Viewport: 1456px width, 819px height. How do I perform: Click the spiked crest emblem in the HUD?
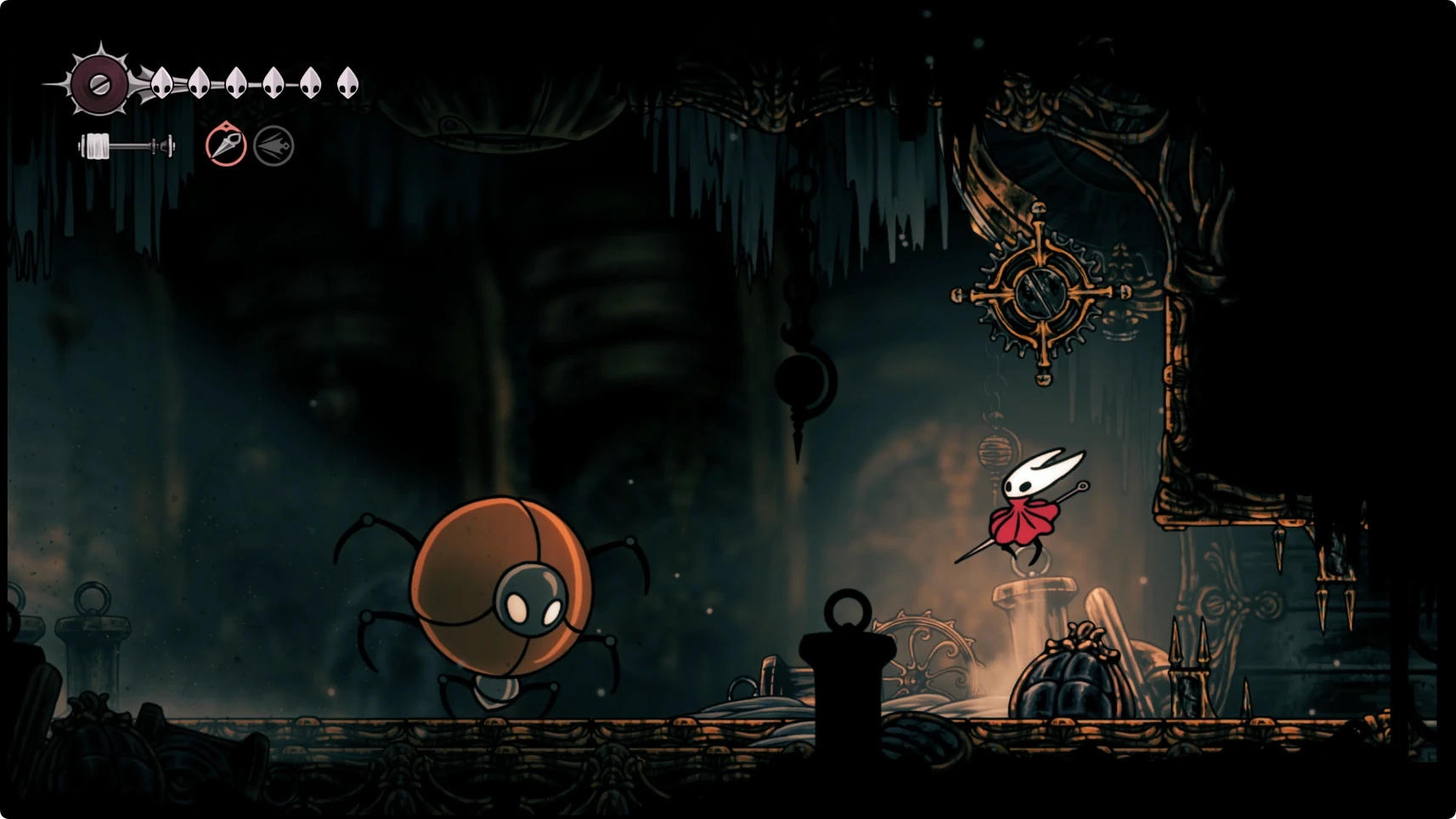99,83
